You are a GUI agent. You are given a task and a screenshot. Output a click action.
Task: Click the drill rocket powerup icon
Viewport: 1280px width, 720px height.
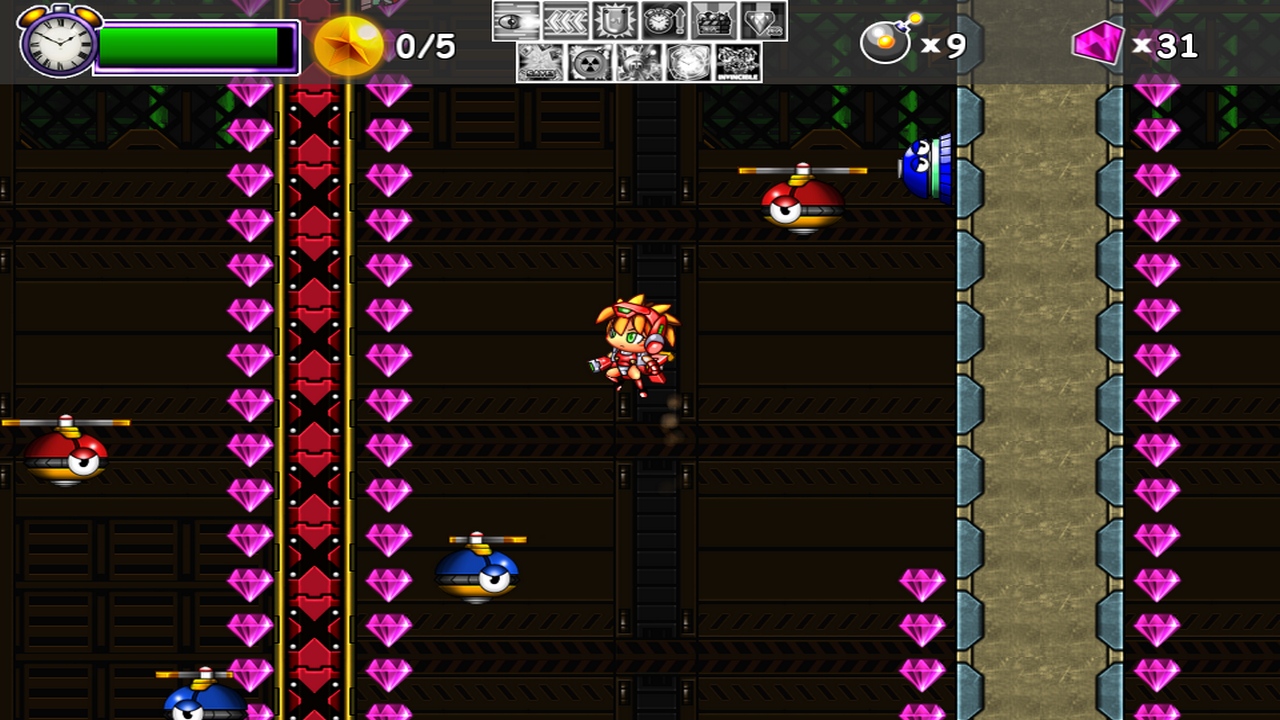point(637,62)
